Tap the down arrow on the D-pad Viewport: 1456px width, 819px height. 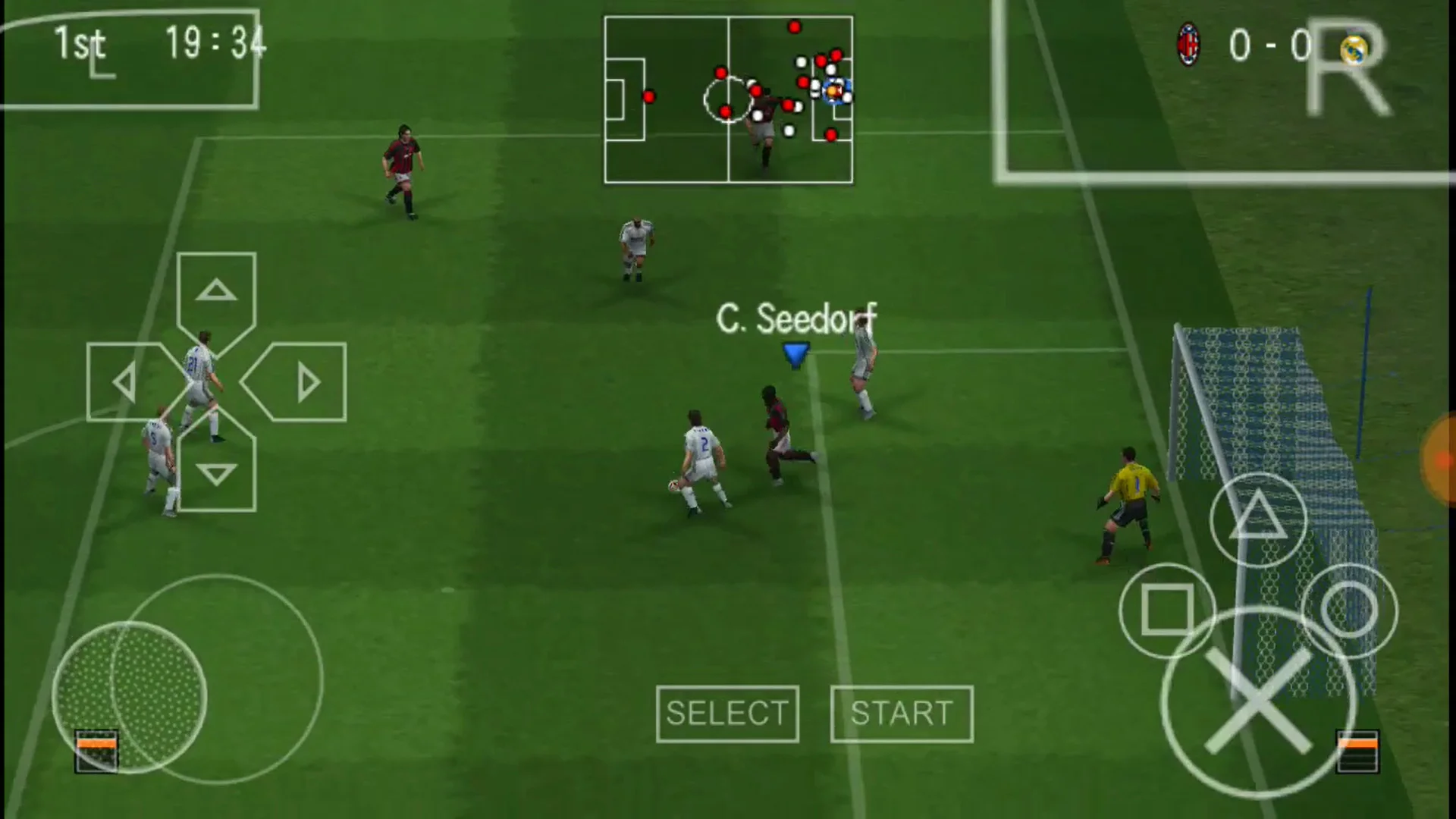[x=216, y=474]
